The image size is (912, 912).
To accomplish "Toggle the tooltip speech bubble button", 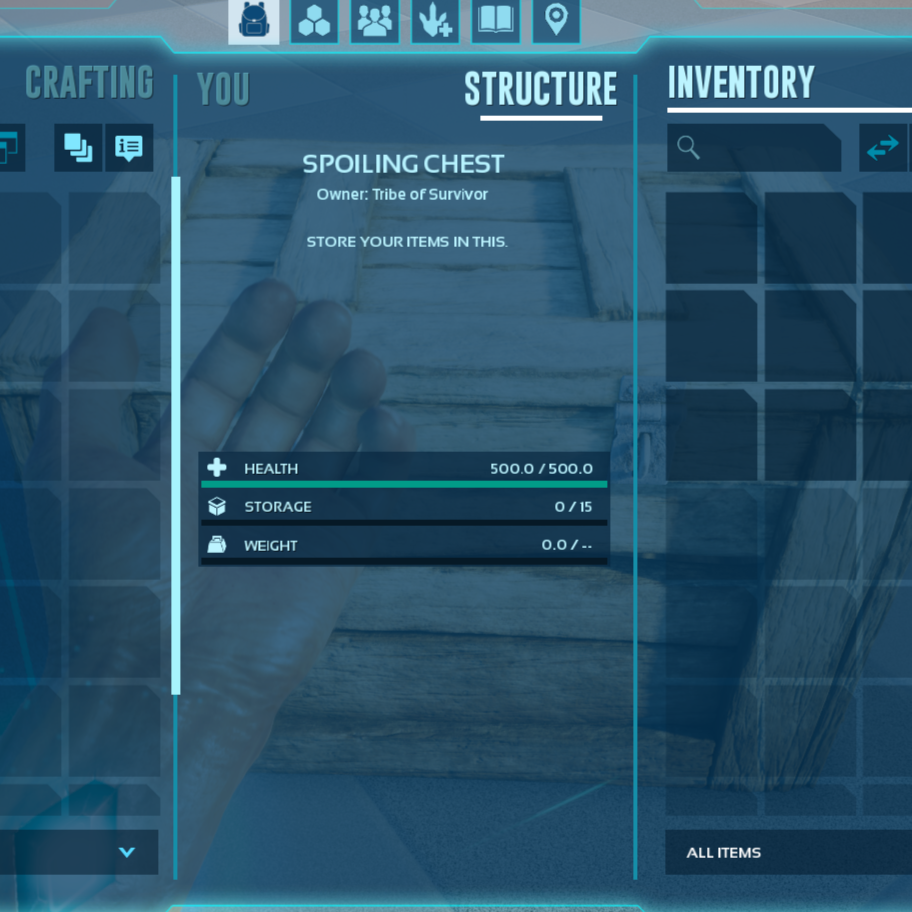I will tap(129, 148).
